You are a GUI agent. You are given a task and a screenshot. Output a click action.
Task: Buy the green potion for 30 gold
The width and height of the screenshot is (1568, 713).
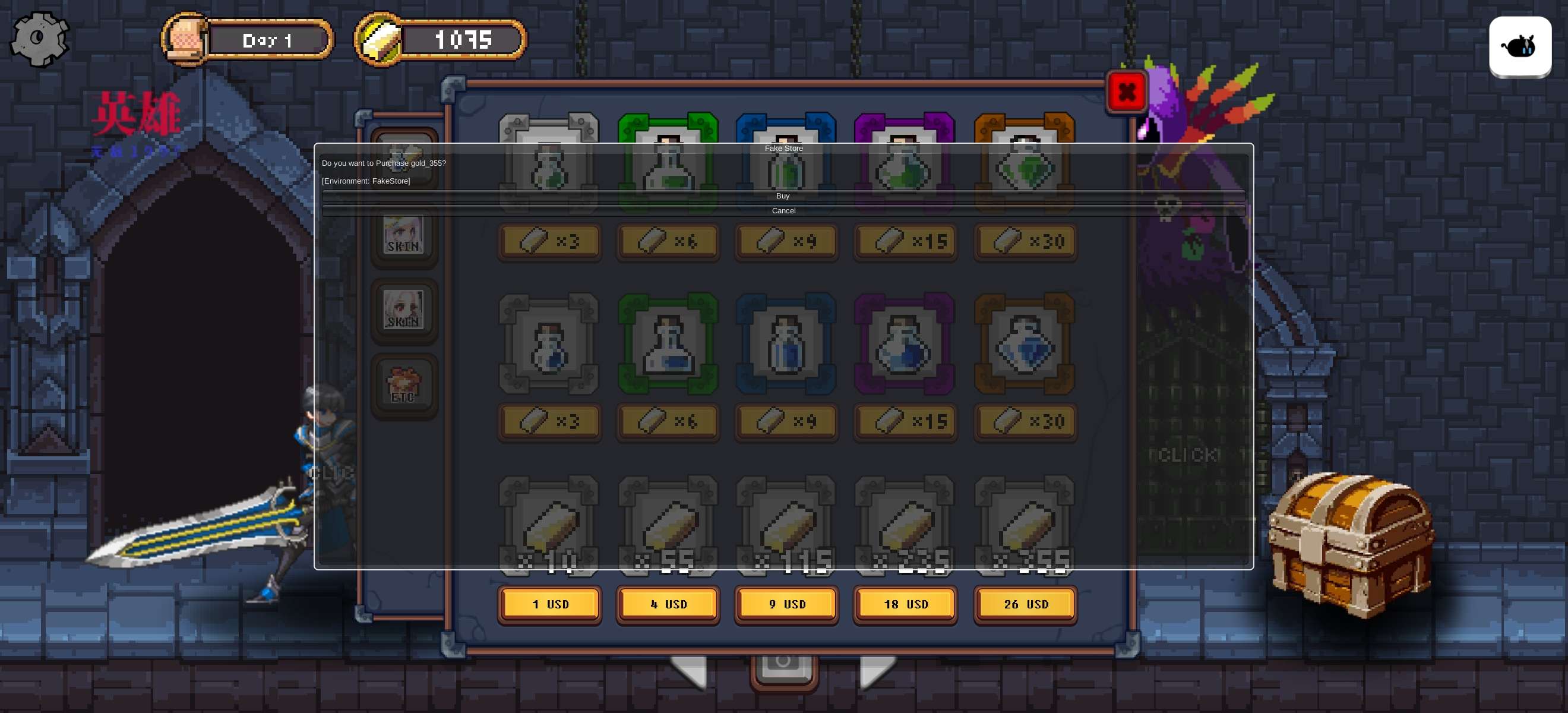pos(1025,242)
